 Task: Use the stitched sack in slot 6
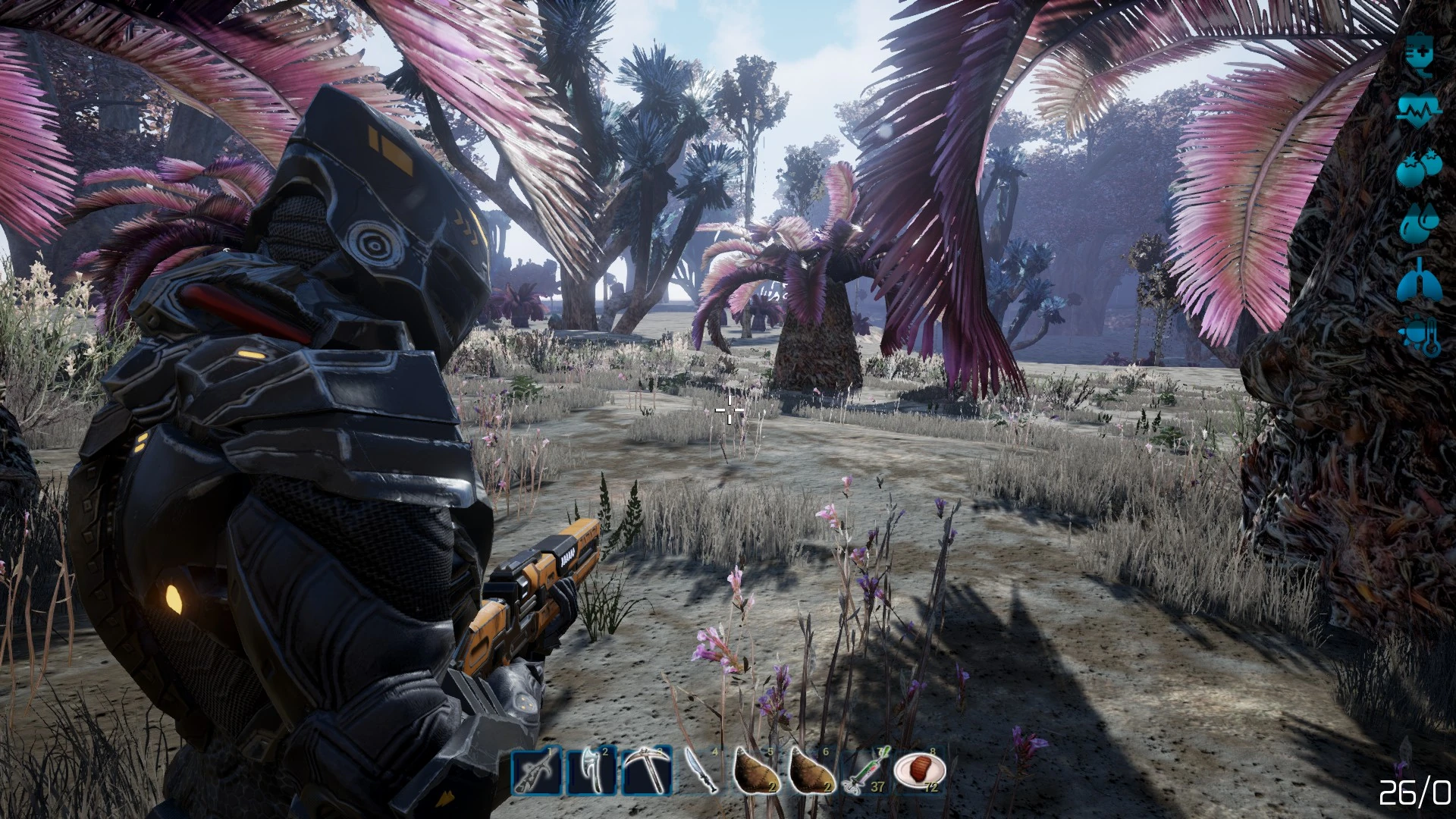coord(811,773)
